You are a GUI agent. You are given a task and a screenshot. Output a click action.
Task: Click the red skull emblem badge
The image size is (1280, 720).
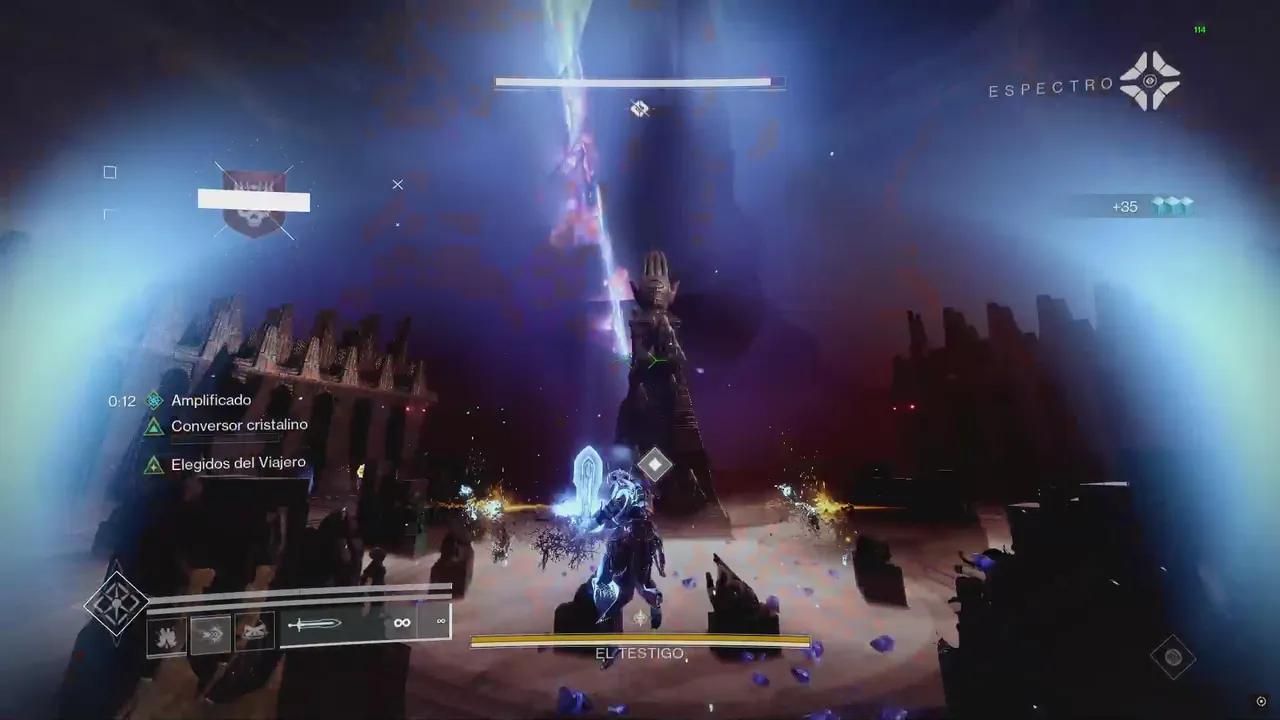[254, 204]
